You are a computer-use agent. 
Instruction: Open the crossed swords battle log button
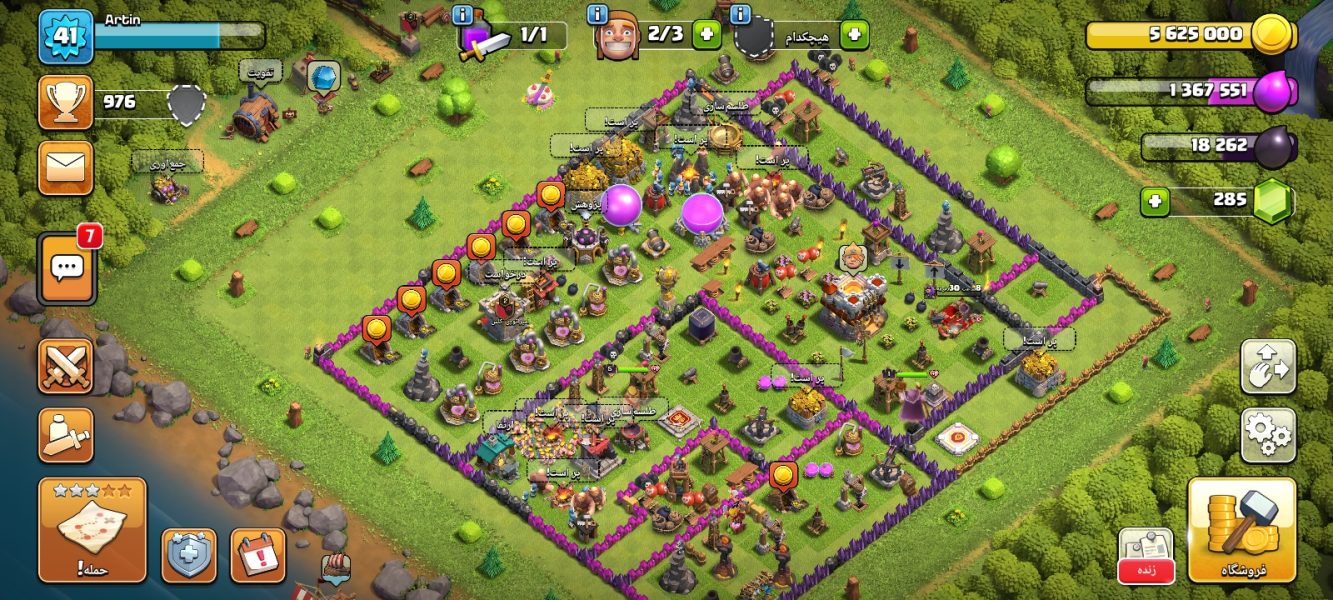66,366
